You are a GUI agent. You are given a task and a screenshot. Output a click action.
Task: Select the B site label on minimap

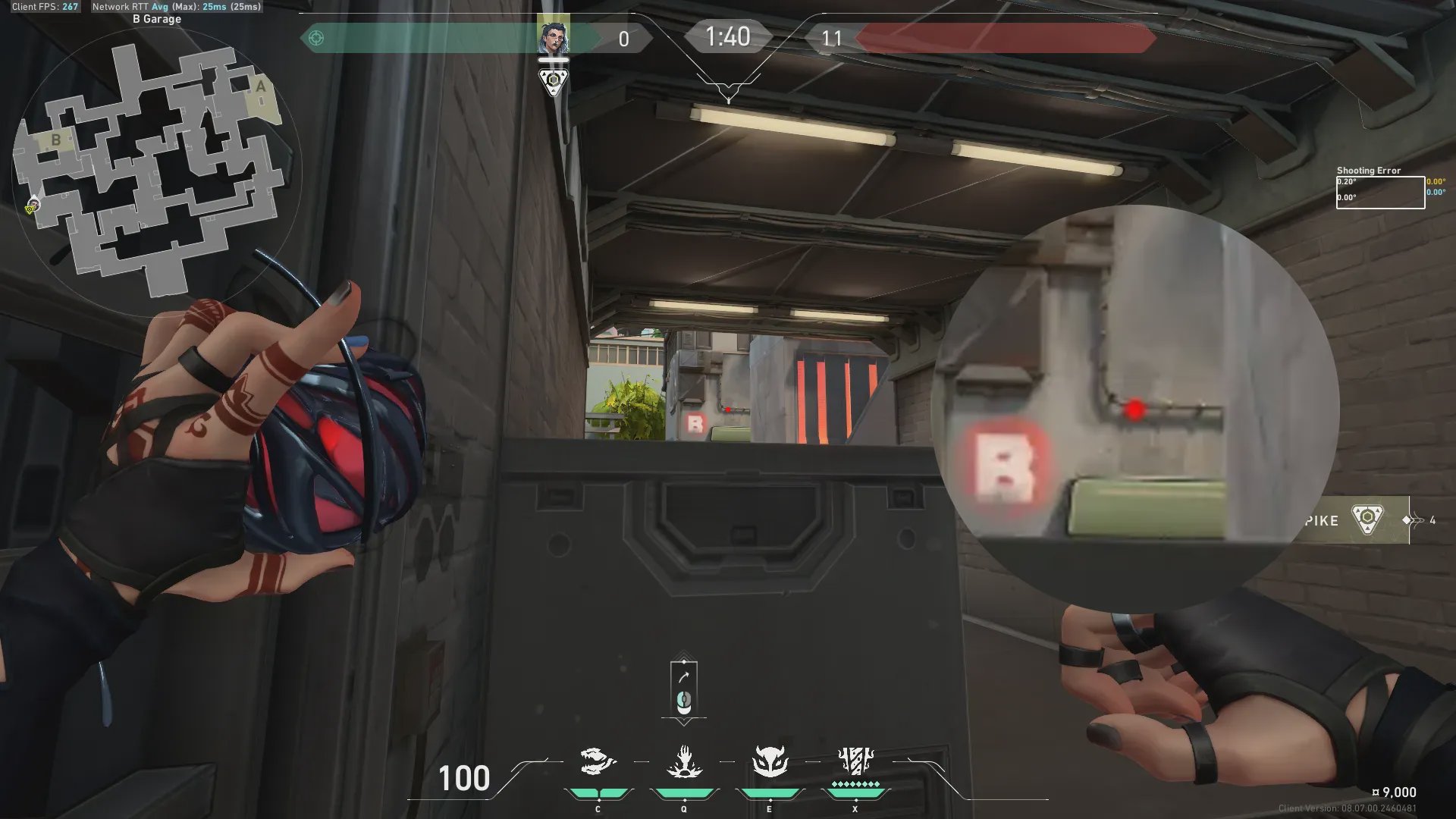[x=55, y=140]
